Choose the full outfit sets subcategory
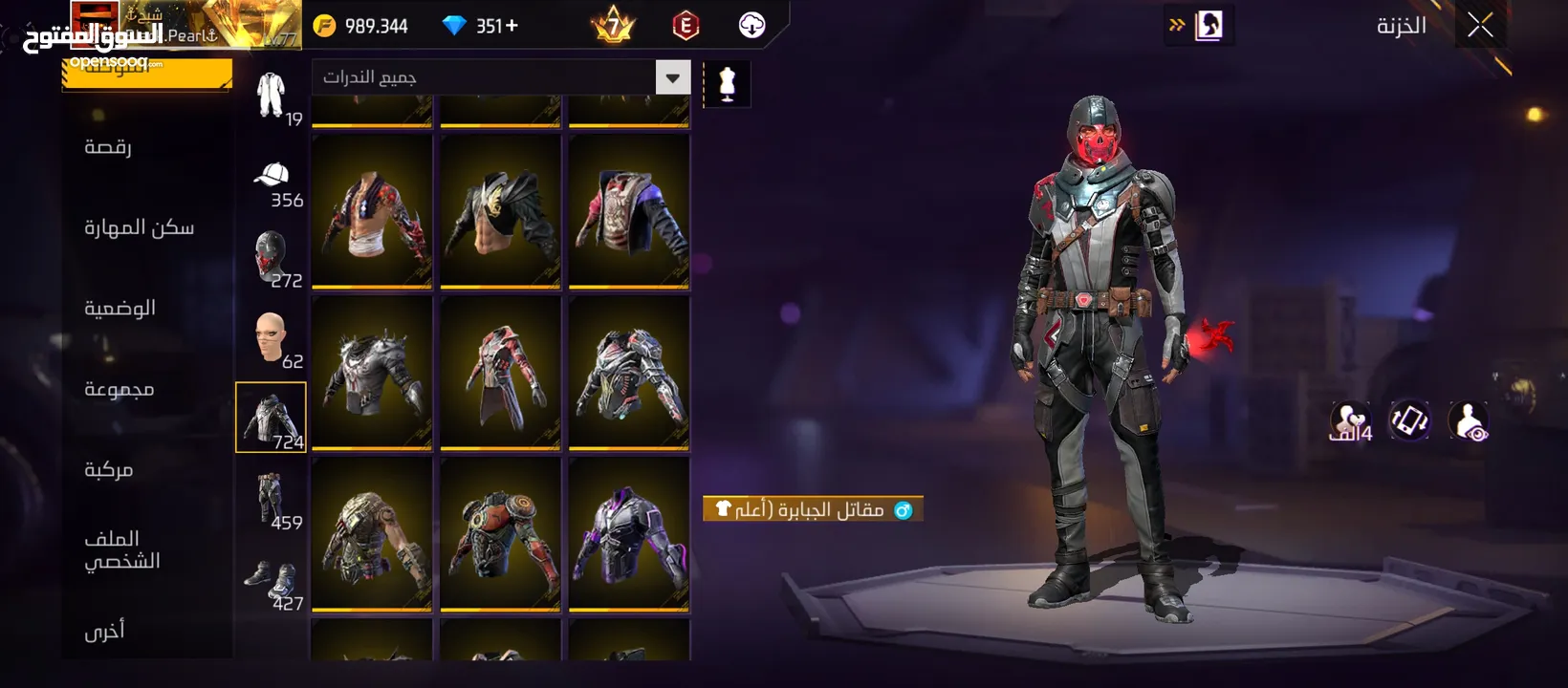 (272, 97)
